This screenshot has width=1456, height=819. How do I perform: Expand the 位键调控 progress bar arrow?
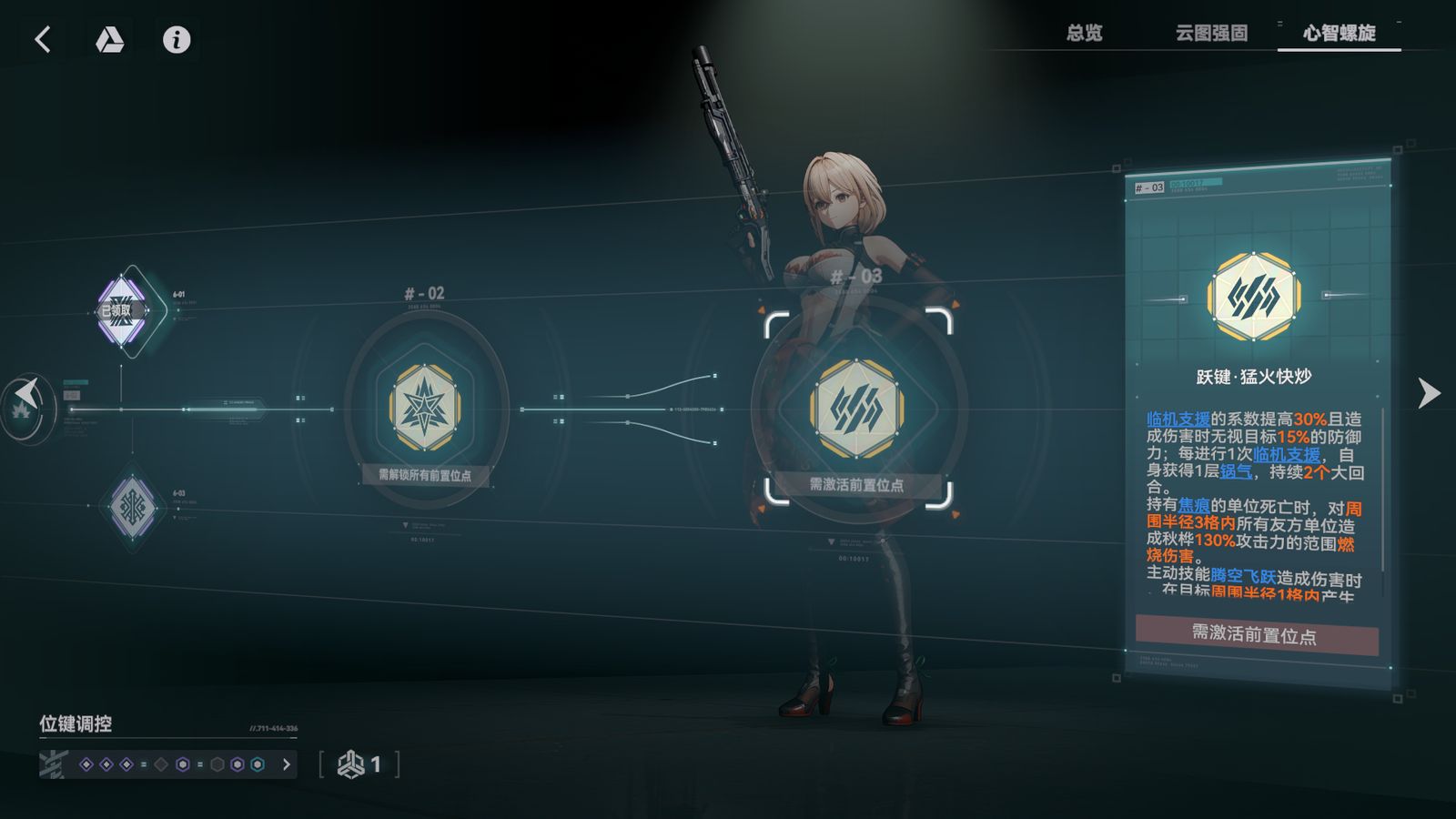287,764
